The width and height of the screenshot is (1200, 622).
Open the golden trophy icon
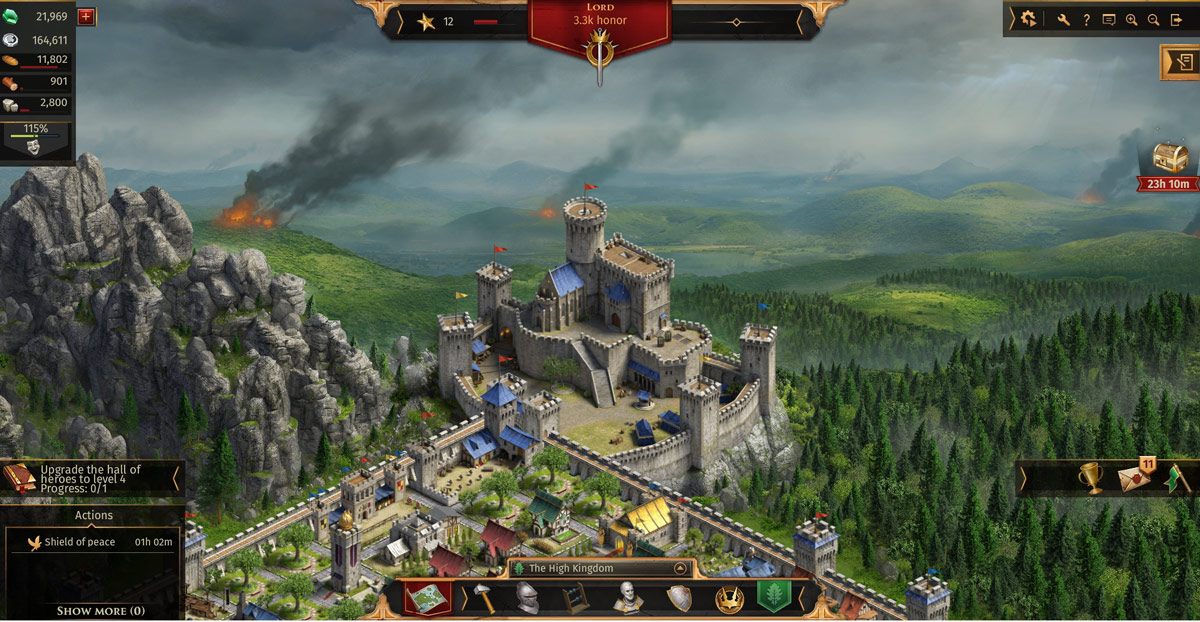(1090, 478)
